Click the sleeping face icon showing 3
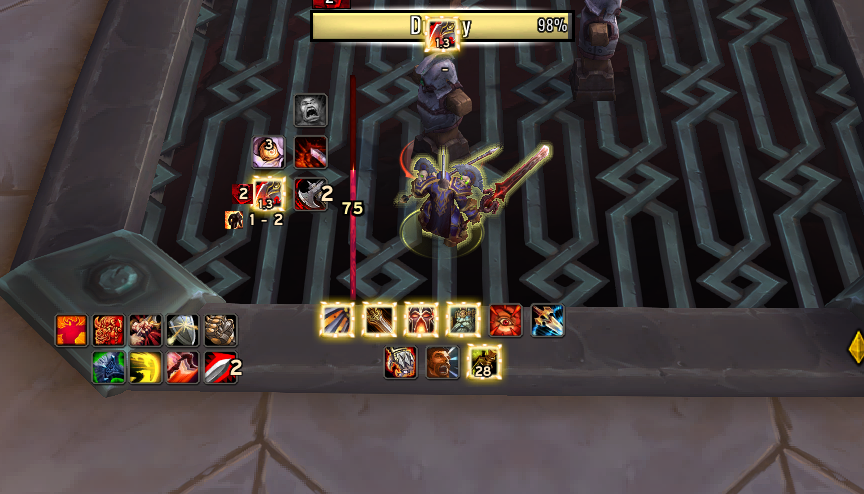Image resolution: width=864 pixels, height=494 pixels. [x=268, y=152]
